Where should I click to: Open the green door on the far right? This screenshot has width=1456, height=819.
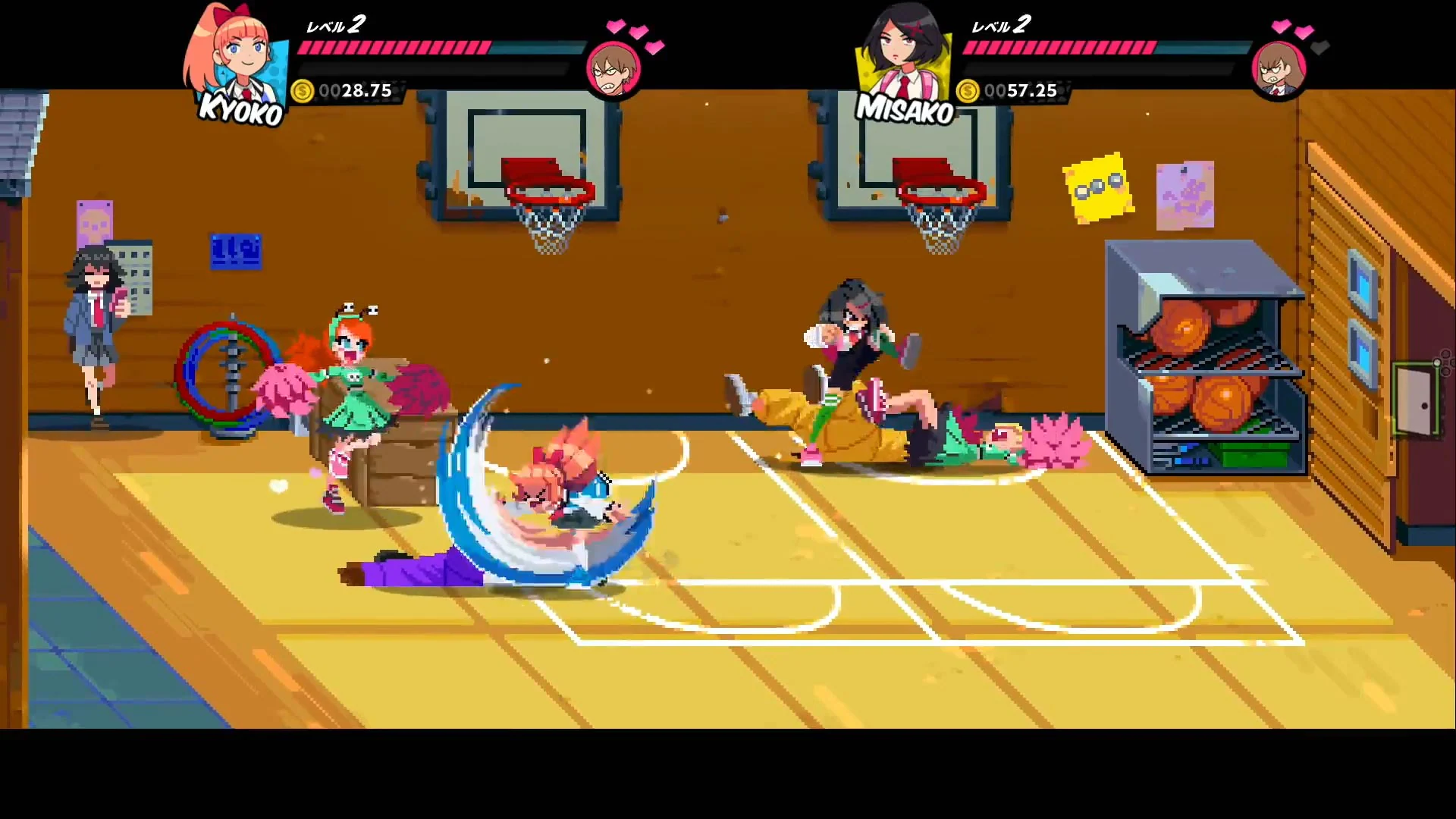tap(1415, 398)
